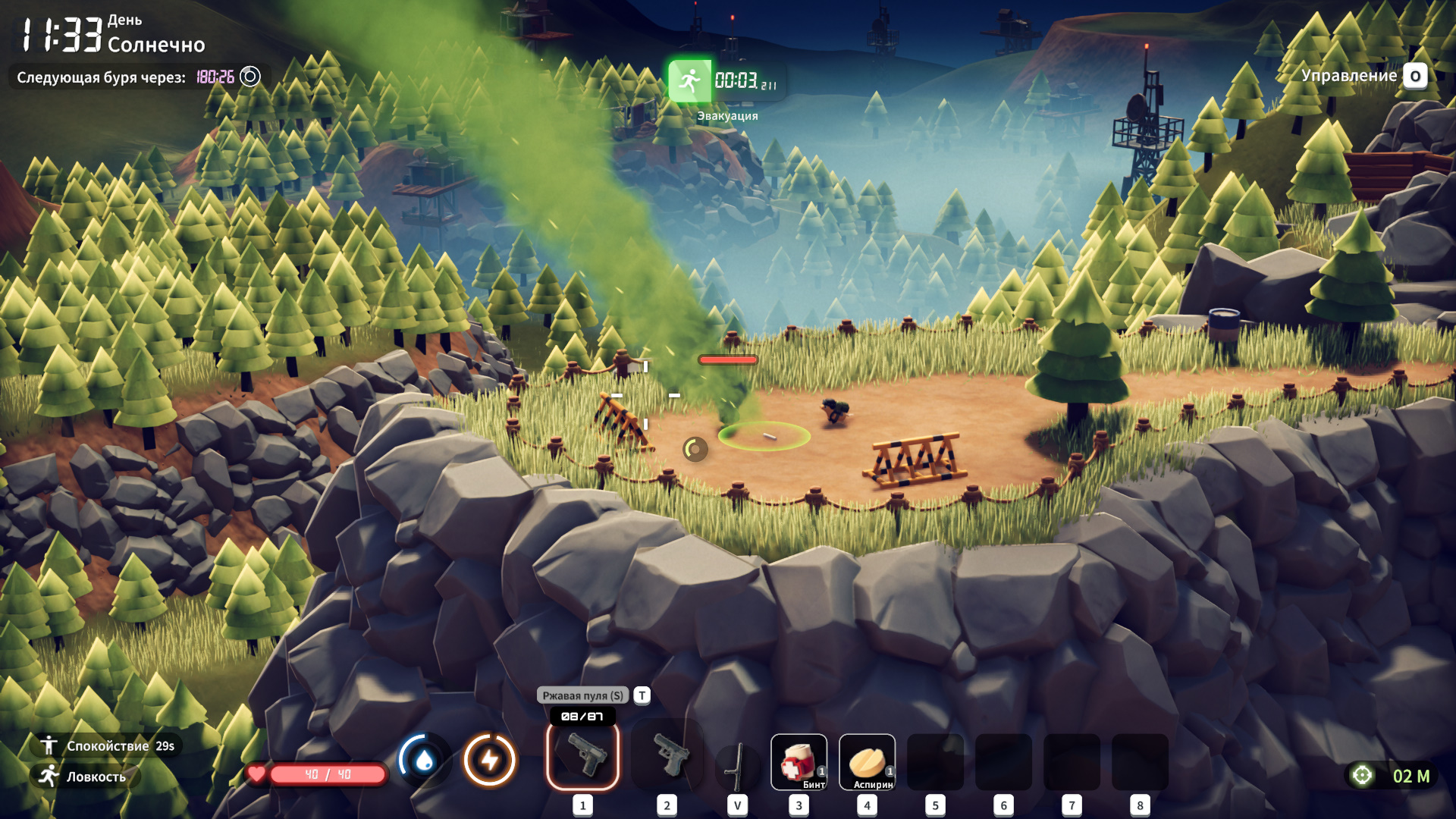Select the second pistol weapon slot
Image resolution: width=1456 pixels, height=819 pixels.
click(x=667, y=756)
